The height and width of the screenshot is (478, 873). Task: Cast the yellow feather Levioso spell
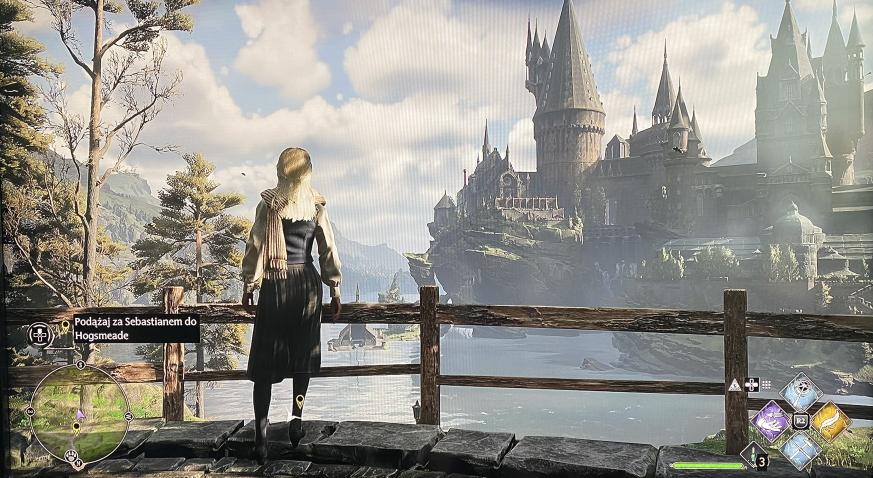click(830, 421)
